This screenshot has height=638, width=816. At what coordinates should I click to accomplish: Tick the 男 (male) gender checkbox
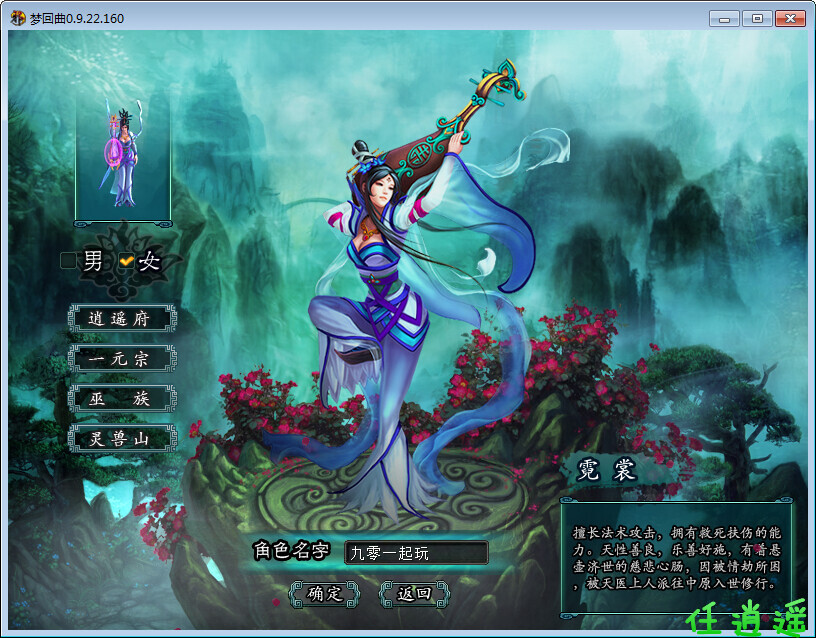tap(68, 261)
